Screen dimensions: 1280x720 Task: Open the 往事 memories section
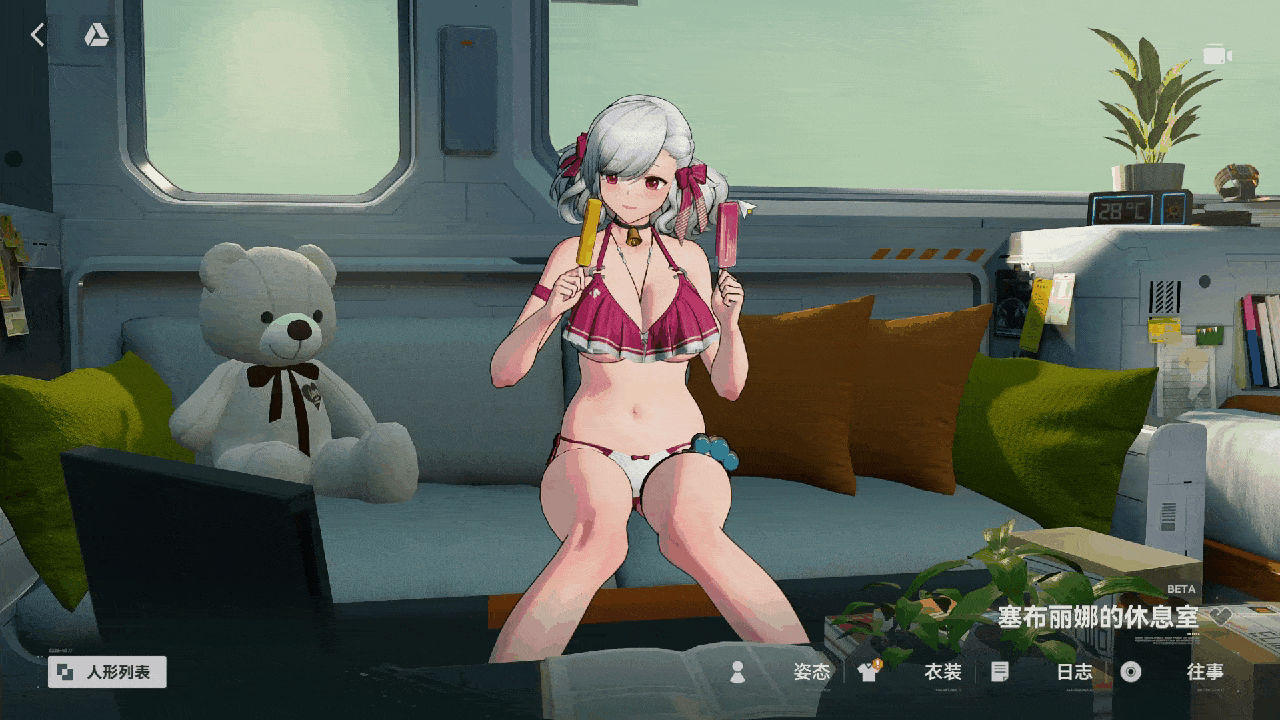[1204, 672]
